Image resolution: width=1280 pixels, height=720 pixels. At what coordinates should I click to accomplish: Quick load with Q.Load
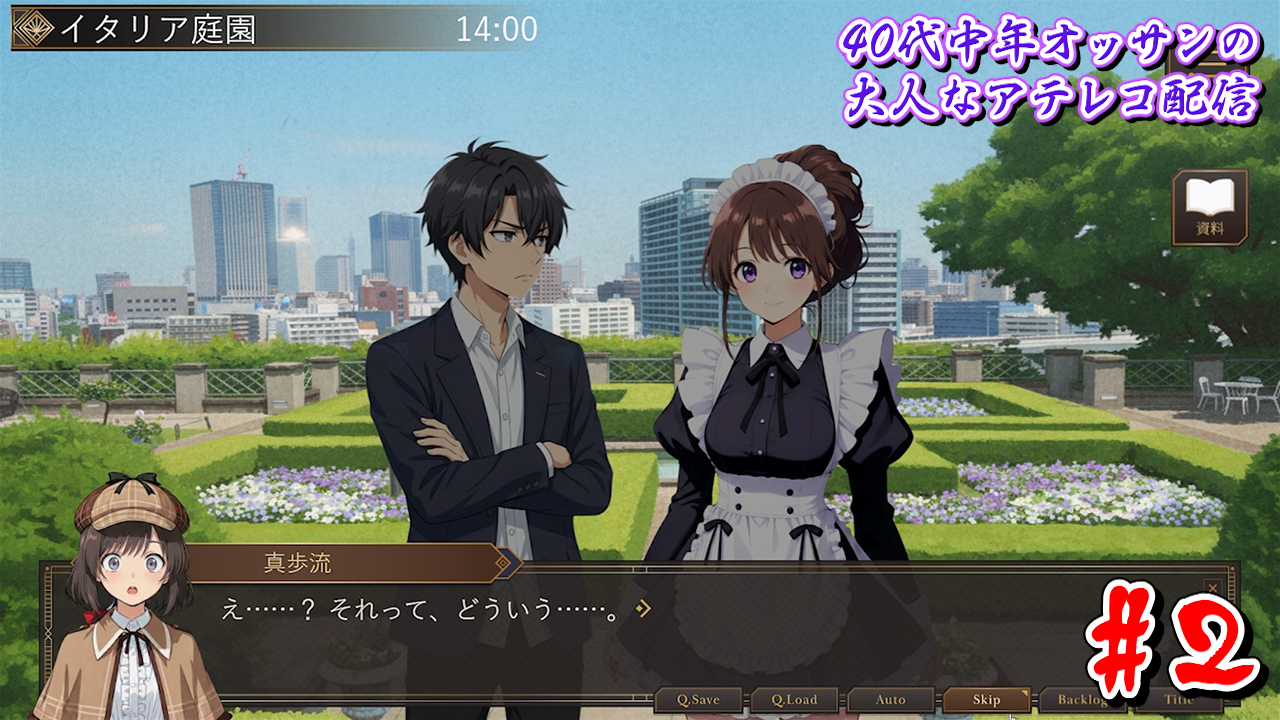point(796,700)
